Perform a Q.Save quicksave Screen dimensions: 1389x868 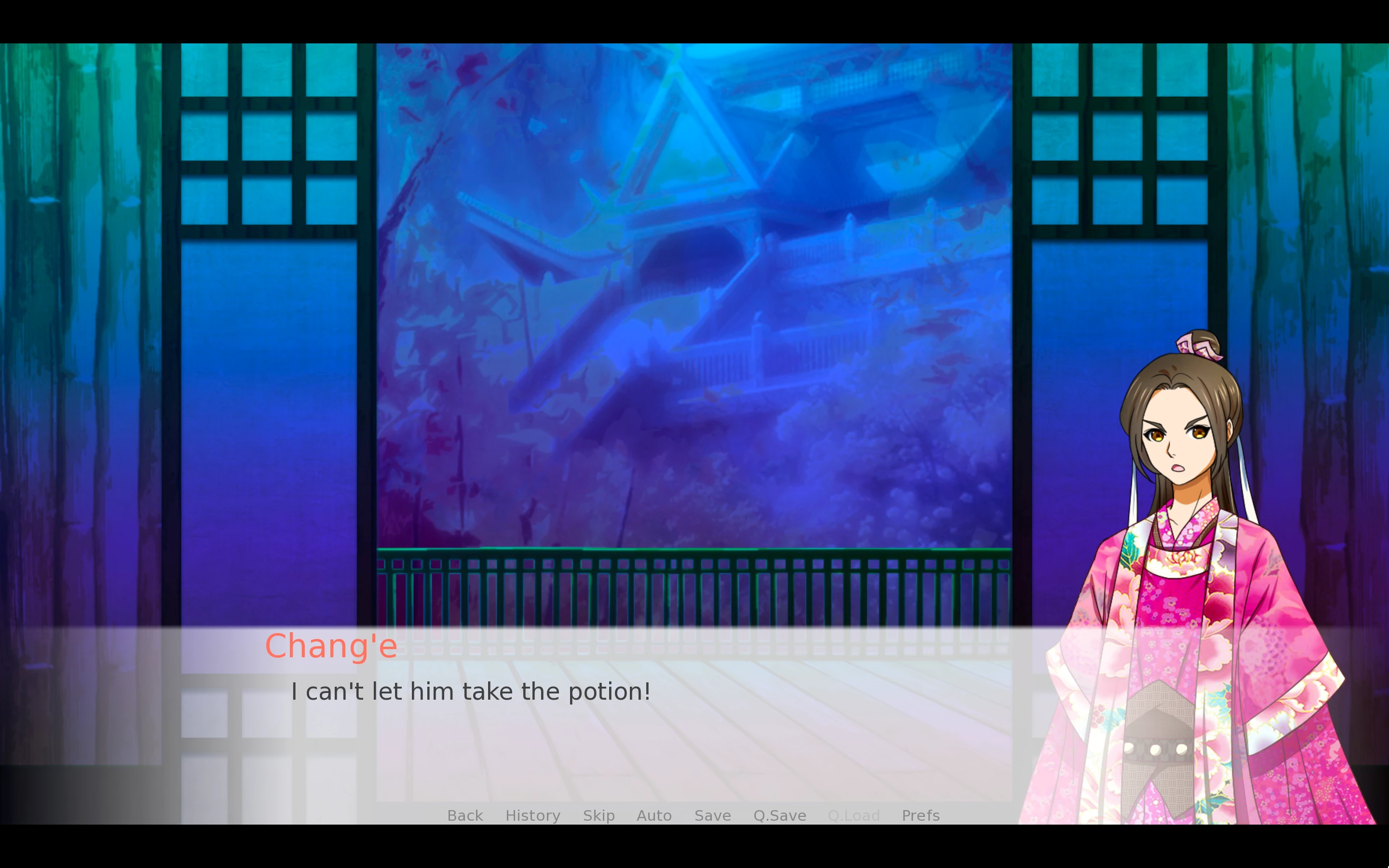[779, 815]
